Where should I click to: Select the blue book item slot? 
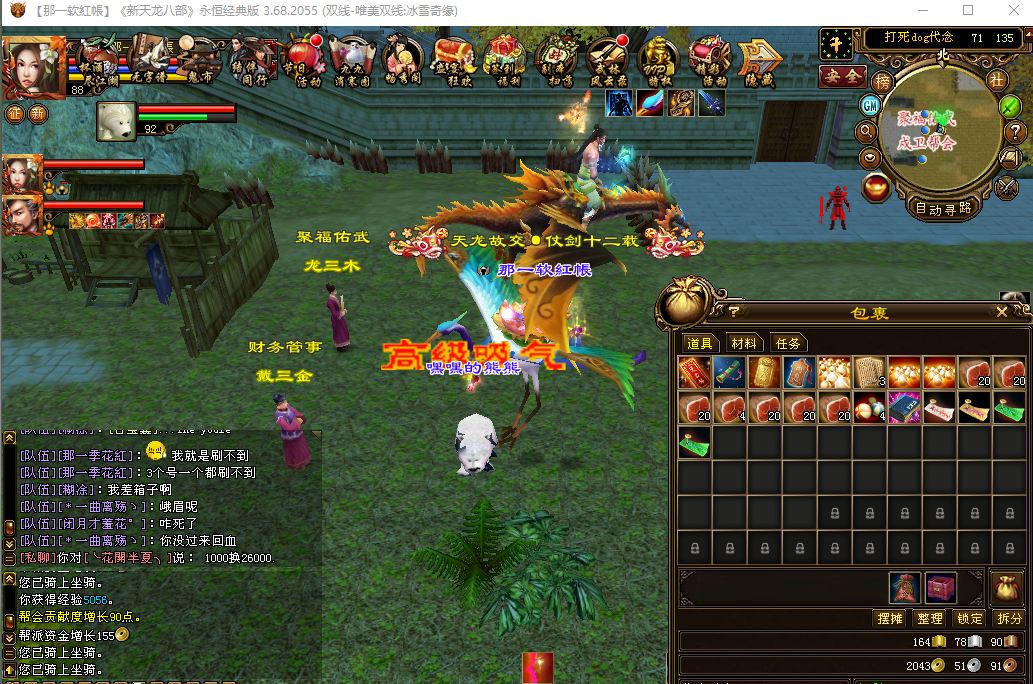903,408
